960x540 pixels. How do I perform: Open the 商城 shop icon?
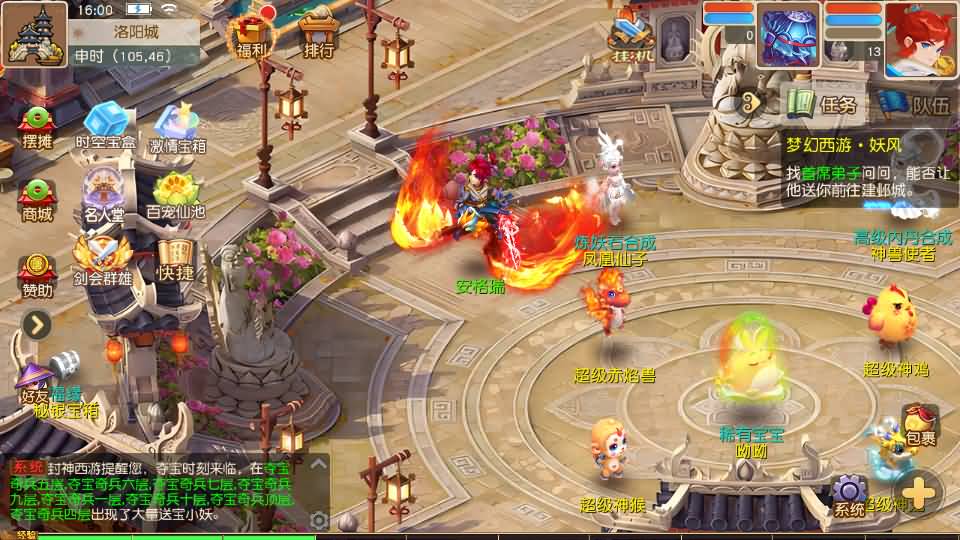(37, 198)
